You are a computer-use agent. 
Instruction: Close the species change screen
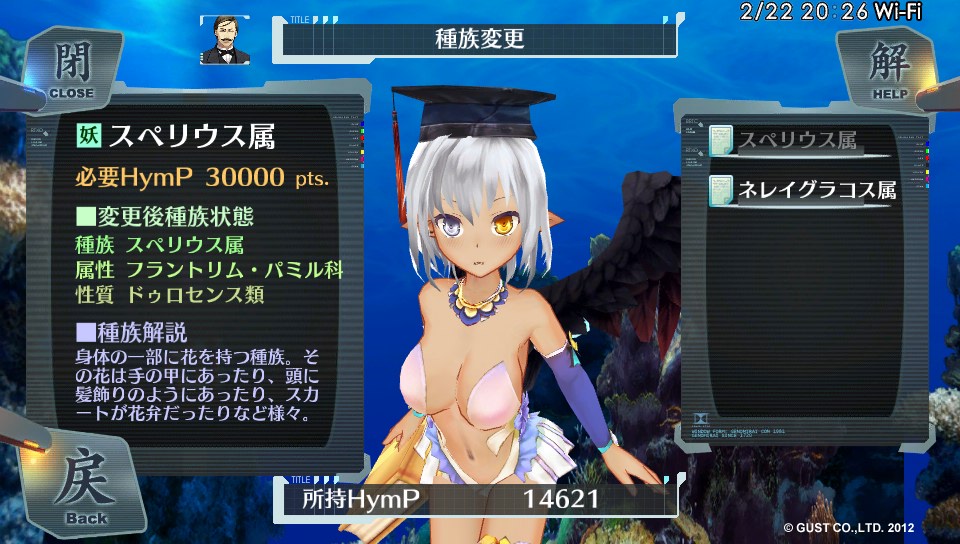pos(70,68)
